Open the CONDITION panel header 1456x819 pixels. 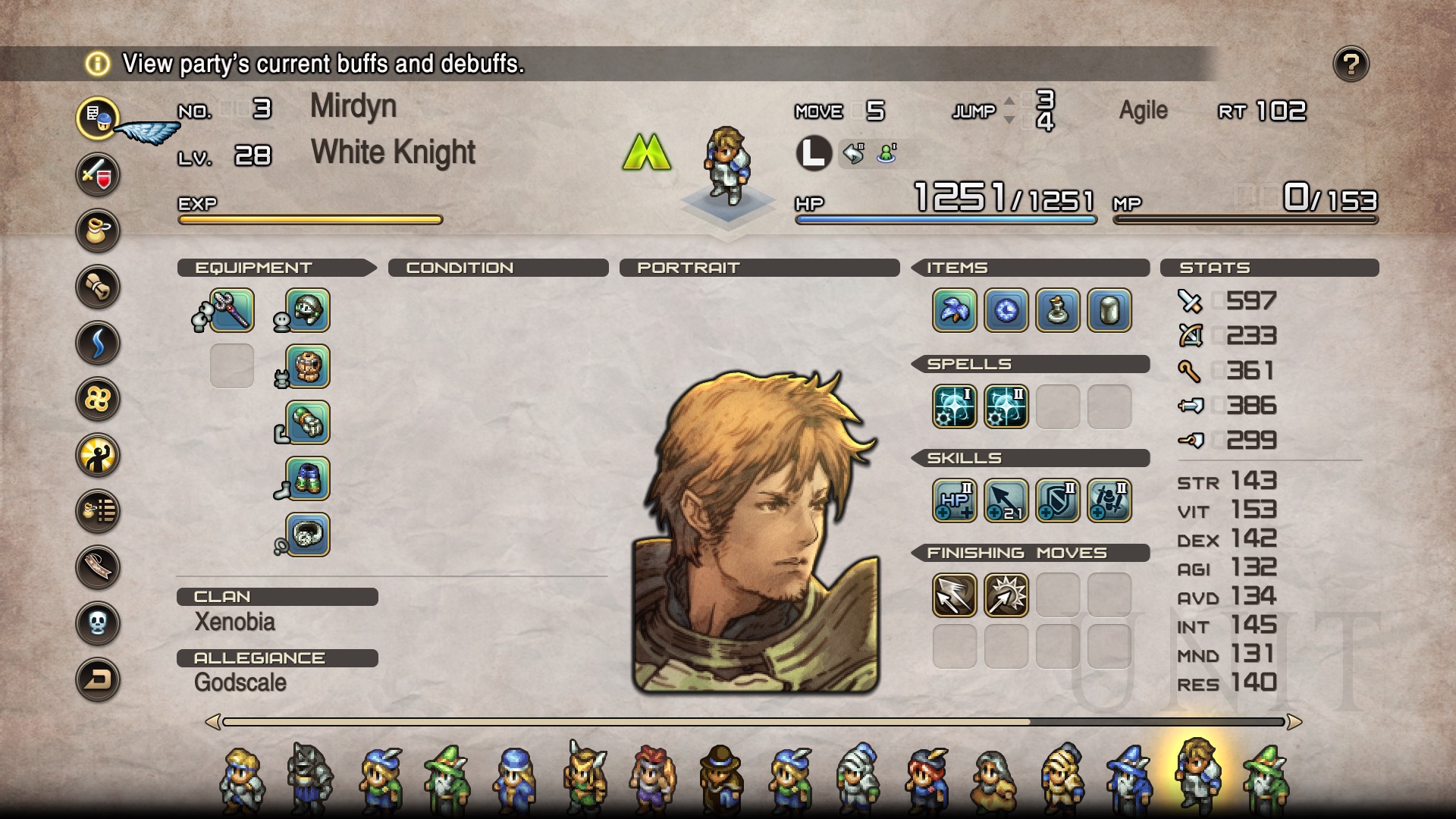click(460, 267)
